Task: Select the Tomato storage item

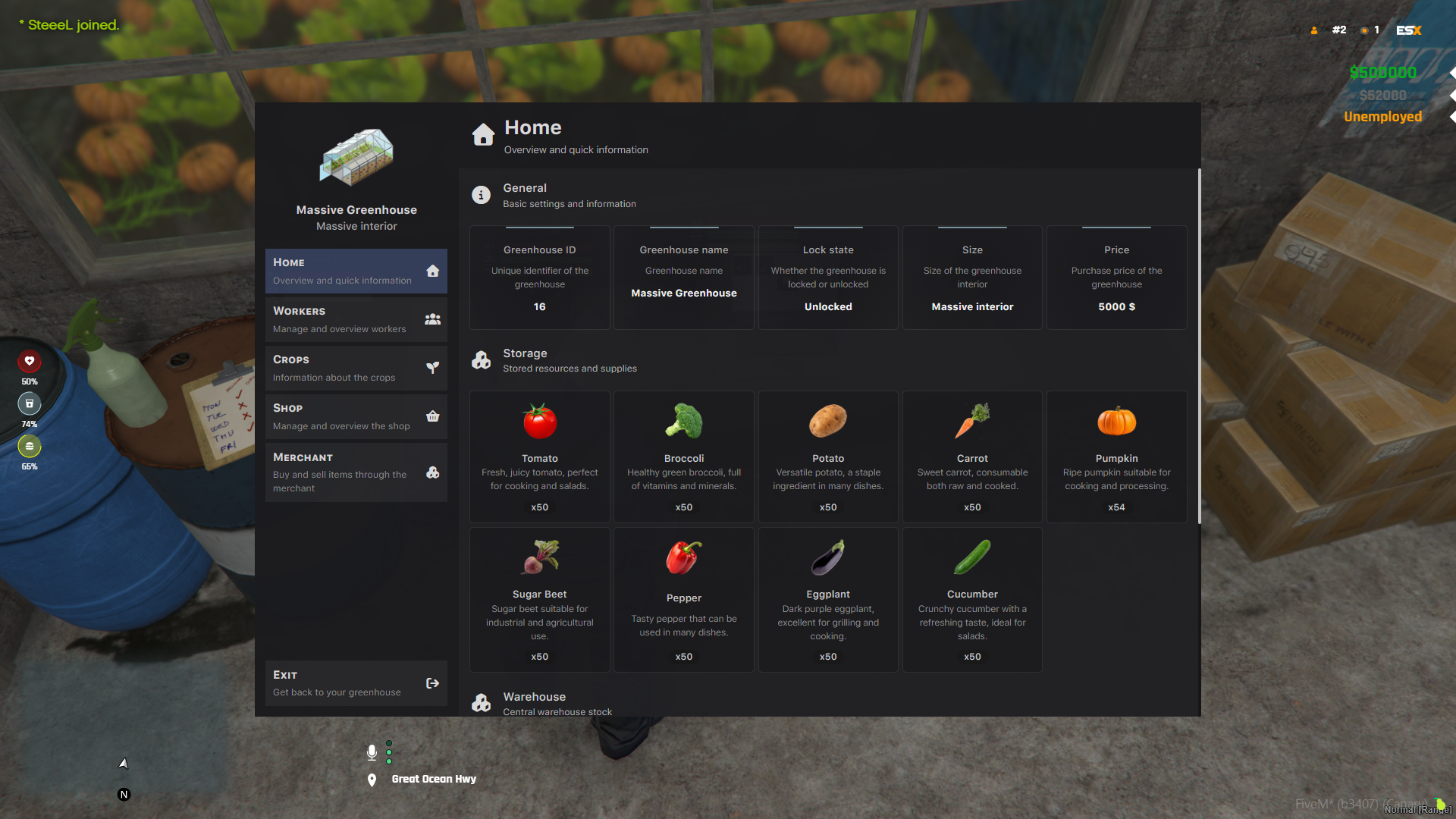Action: coord(539,457)
